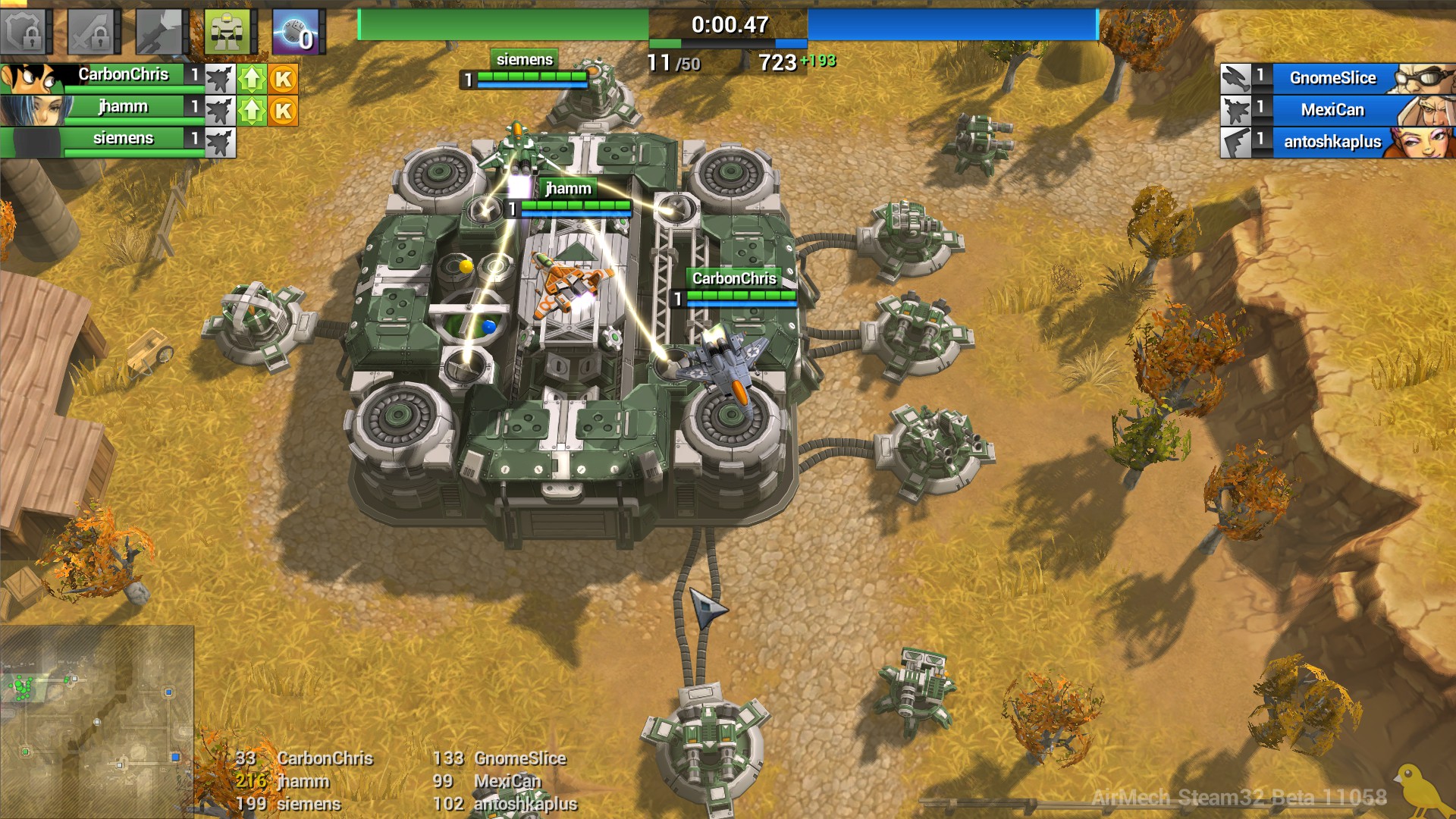Select enemy player antoshkaplus's row
Image resolution: width=1456 pixels, height=819 pixels.
coord(1332,142)
